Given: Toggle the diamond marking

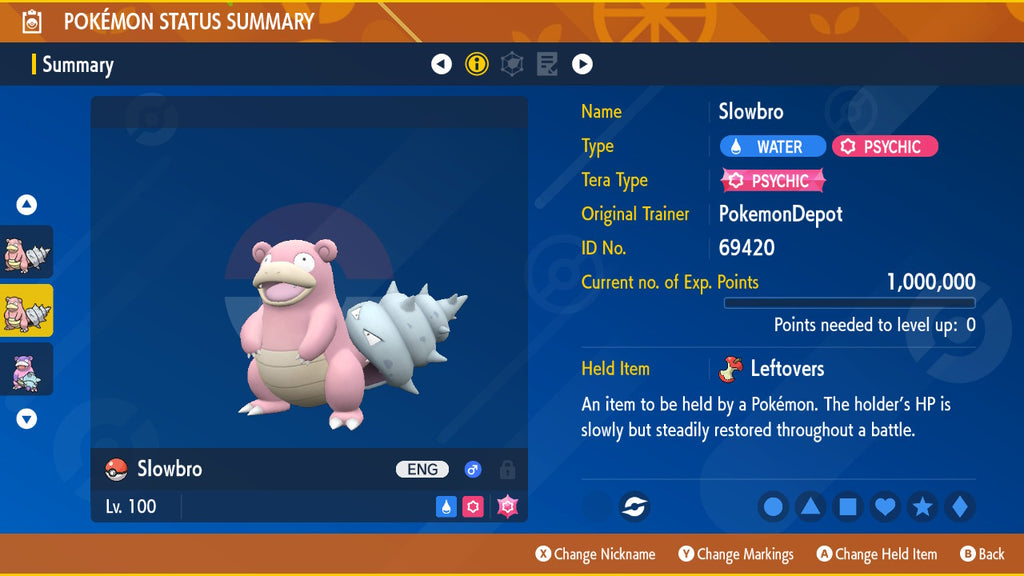Looking at the screenshot, I should (x=959, y=507).
